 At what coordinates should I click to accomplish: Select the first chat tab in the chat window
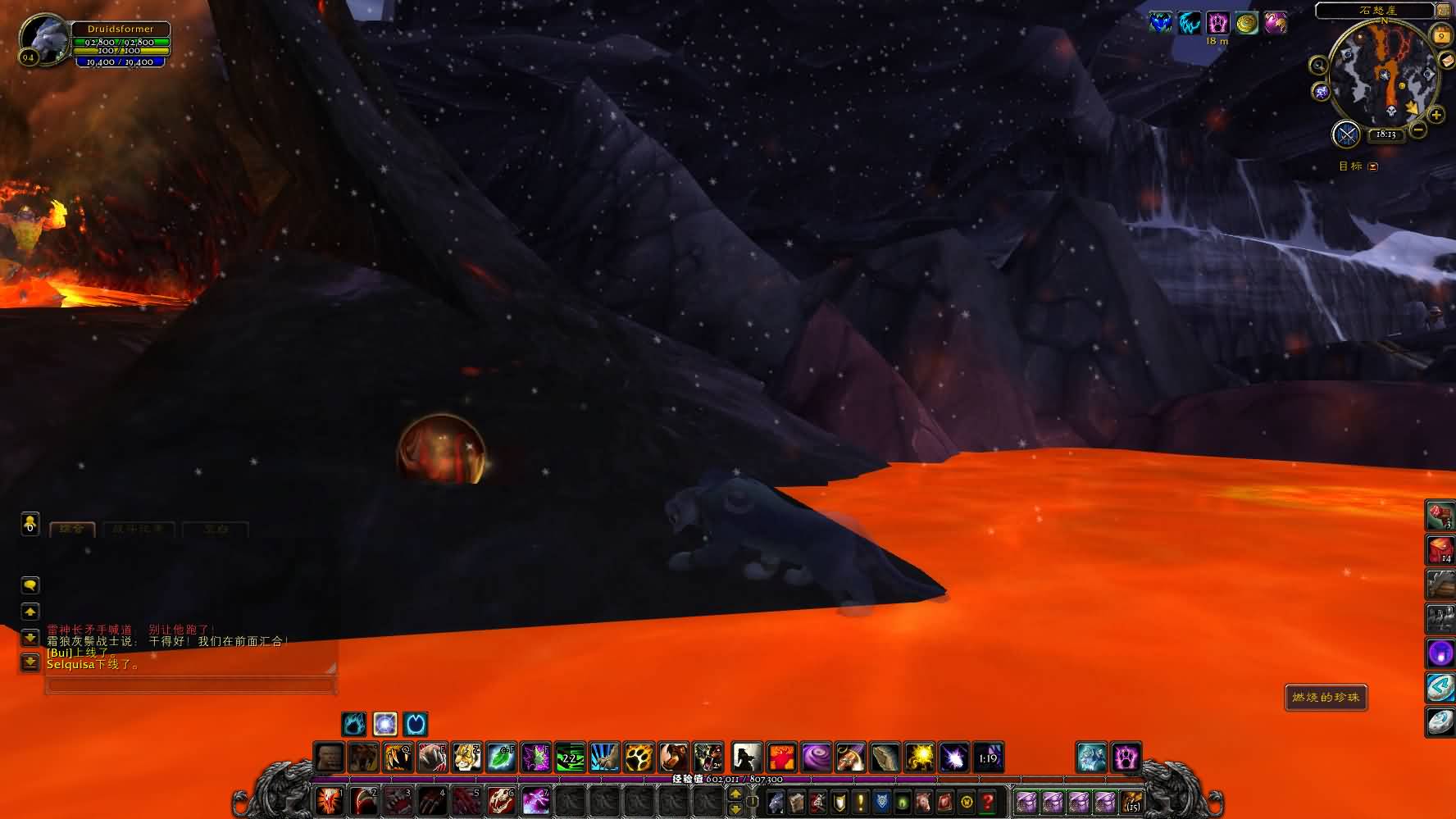pos(72,530)
